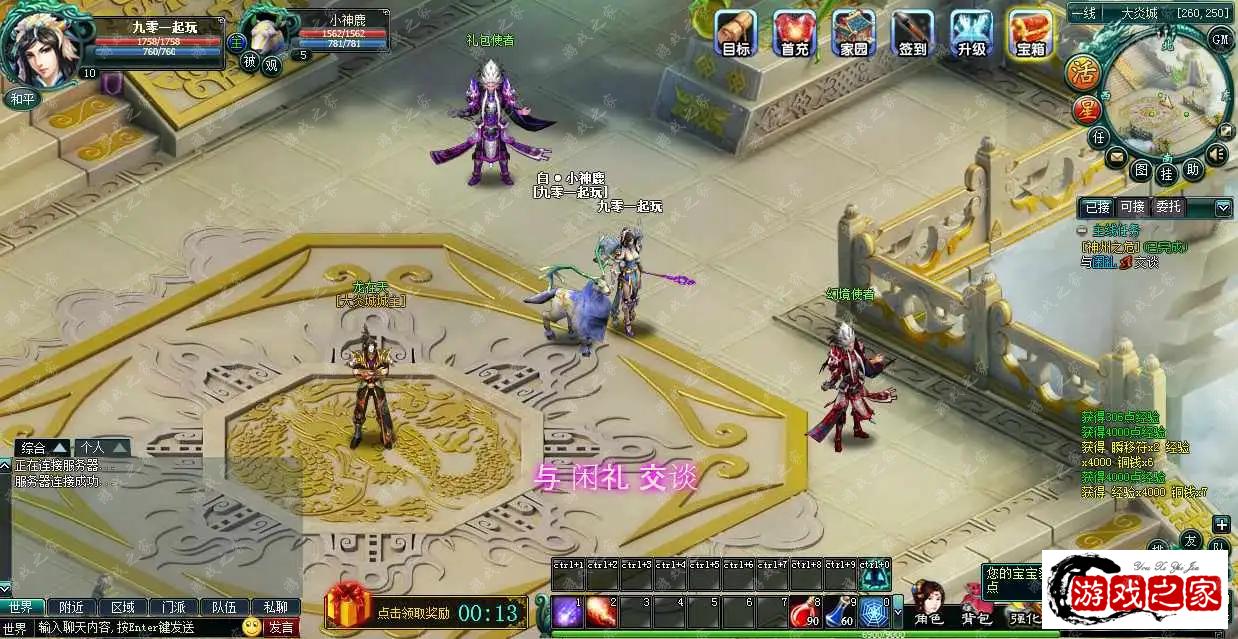Screen dimensions: 1238x639
Task: Open the 活 activity button
Action: pyautogui.click(x=1085, y=72)
